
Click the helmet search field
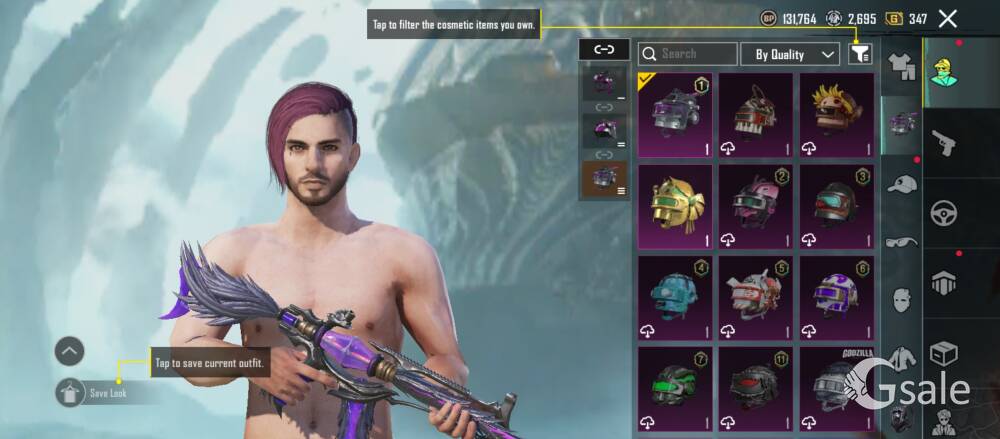point(687,54)
